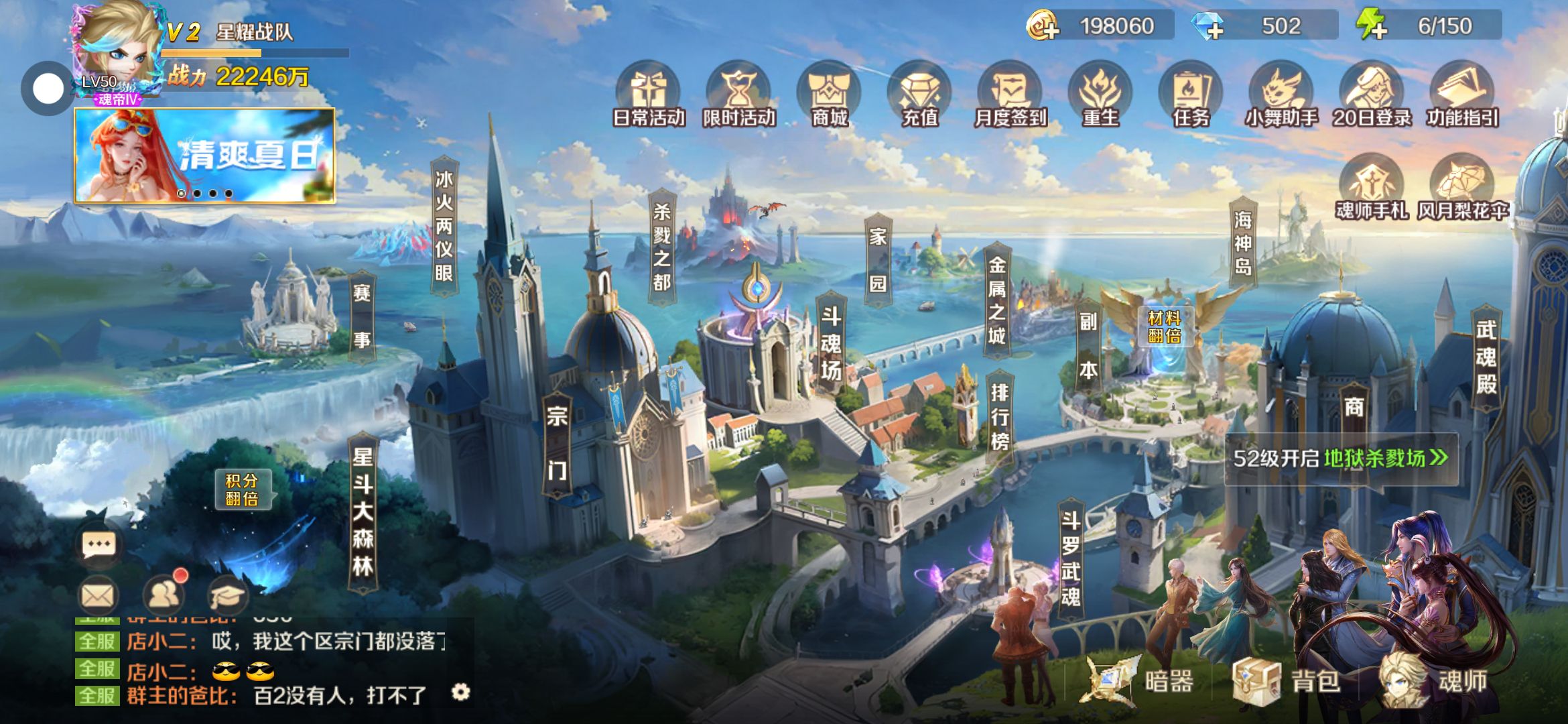
Task: Open the mail envelope icon
Action: [x=98, y=595]
